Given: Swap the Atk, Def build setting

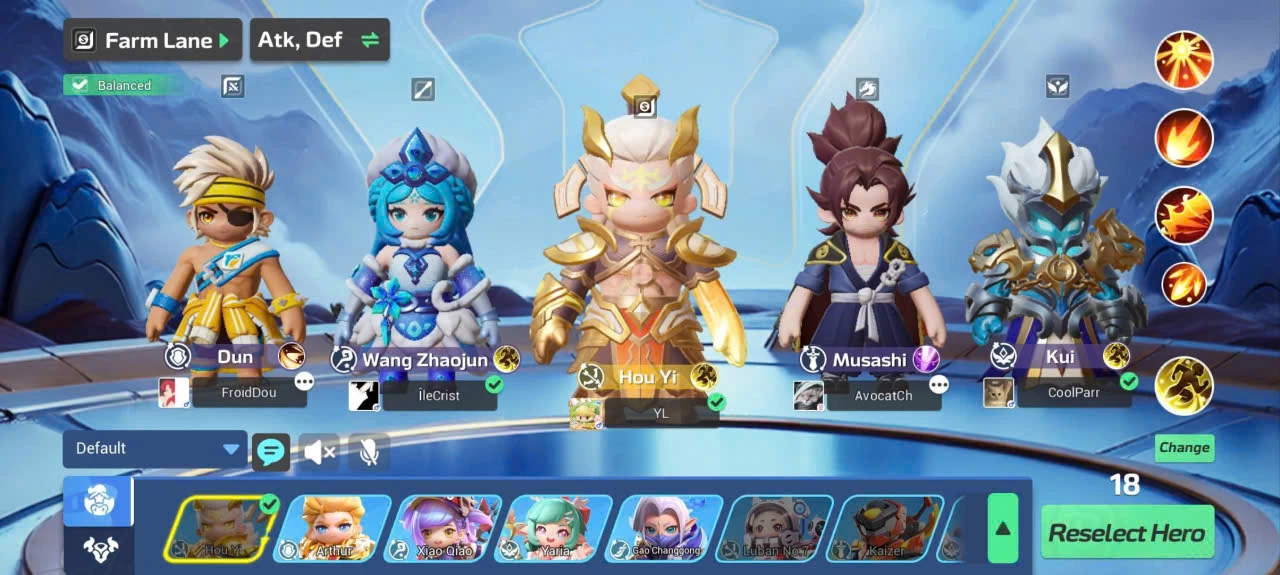Looking at the screenshot, I should 319,40.
